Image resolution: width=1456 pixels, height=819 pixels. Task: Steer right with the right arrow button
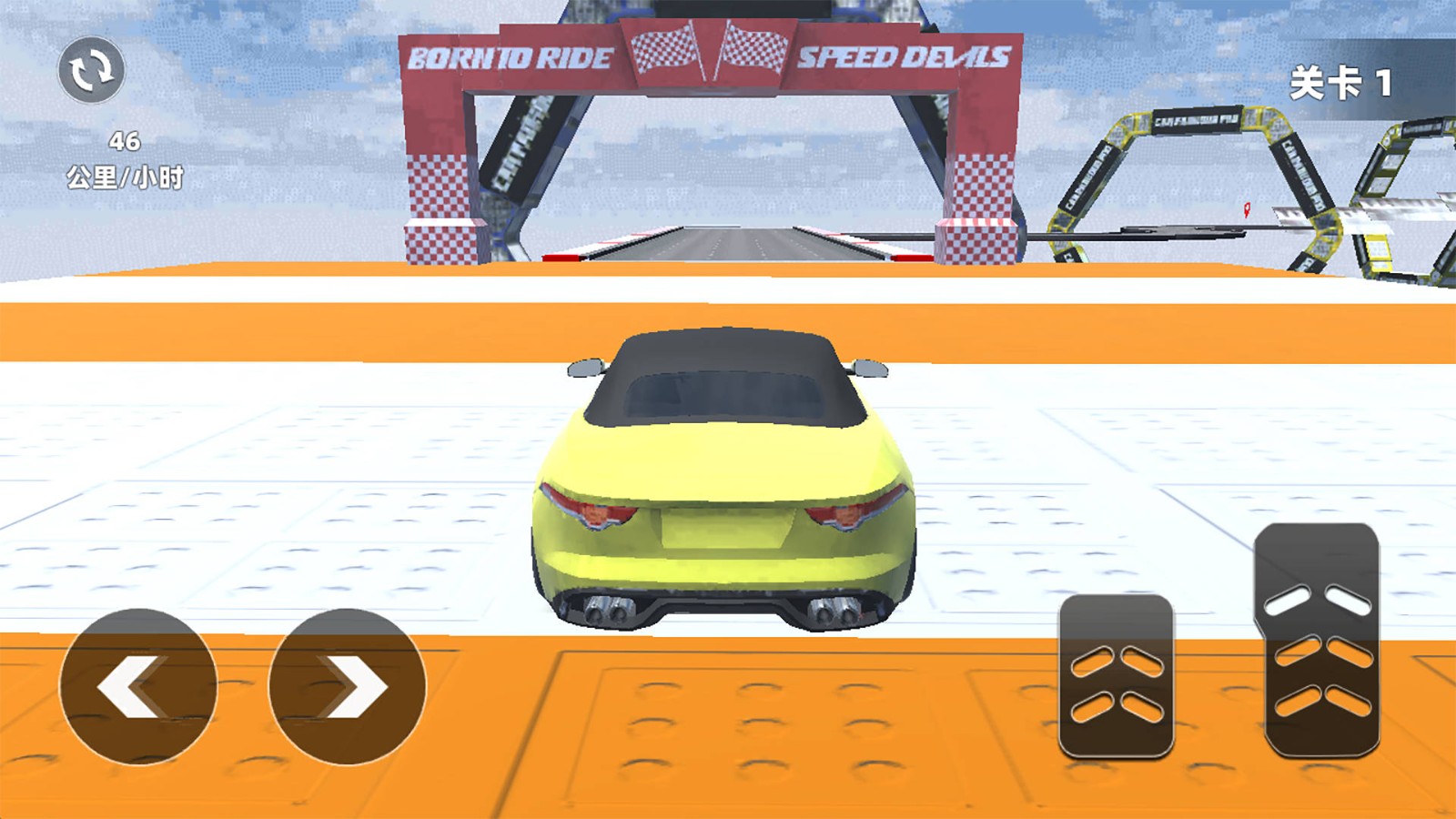coord(348,687)
